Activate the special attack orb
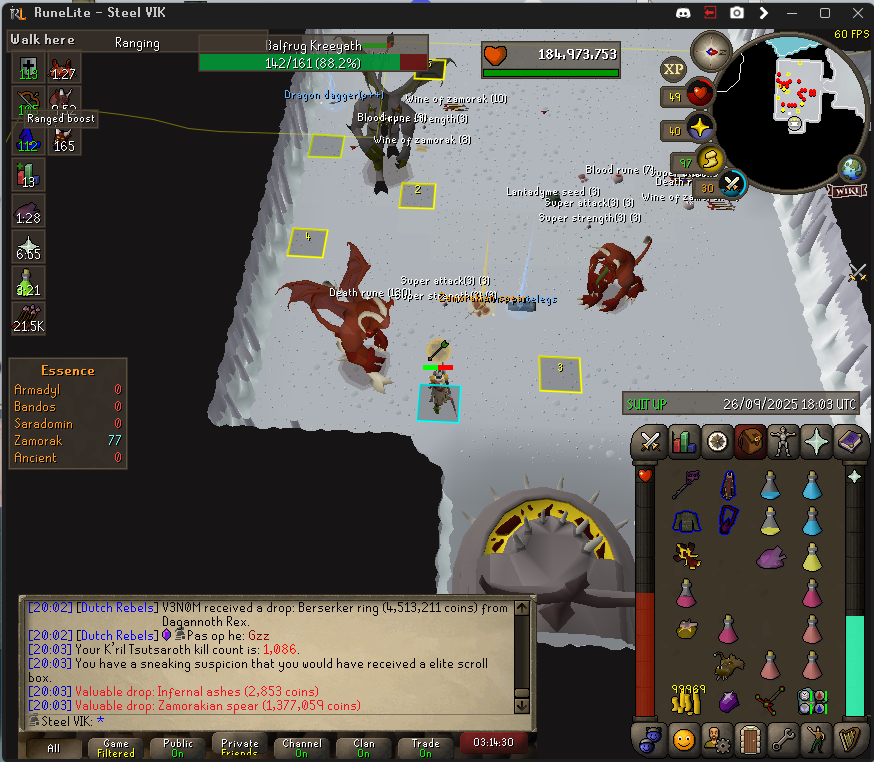Image resolution: width=874 pixels, height=762 pixels. 733,184
